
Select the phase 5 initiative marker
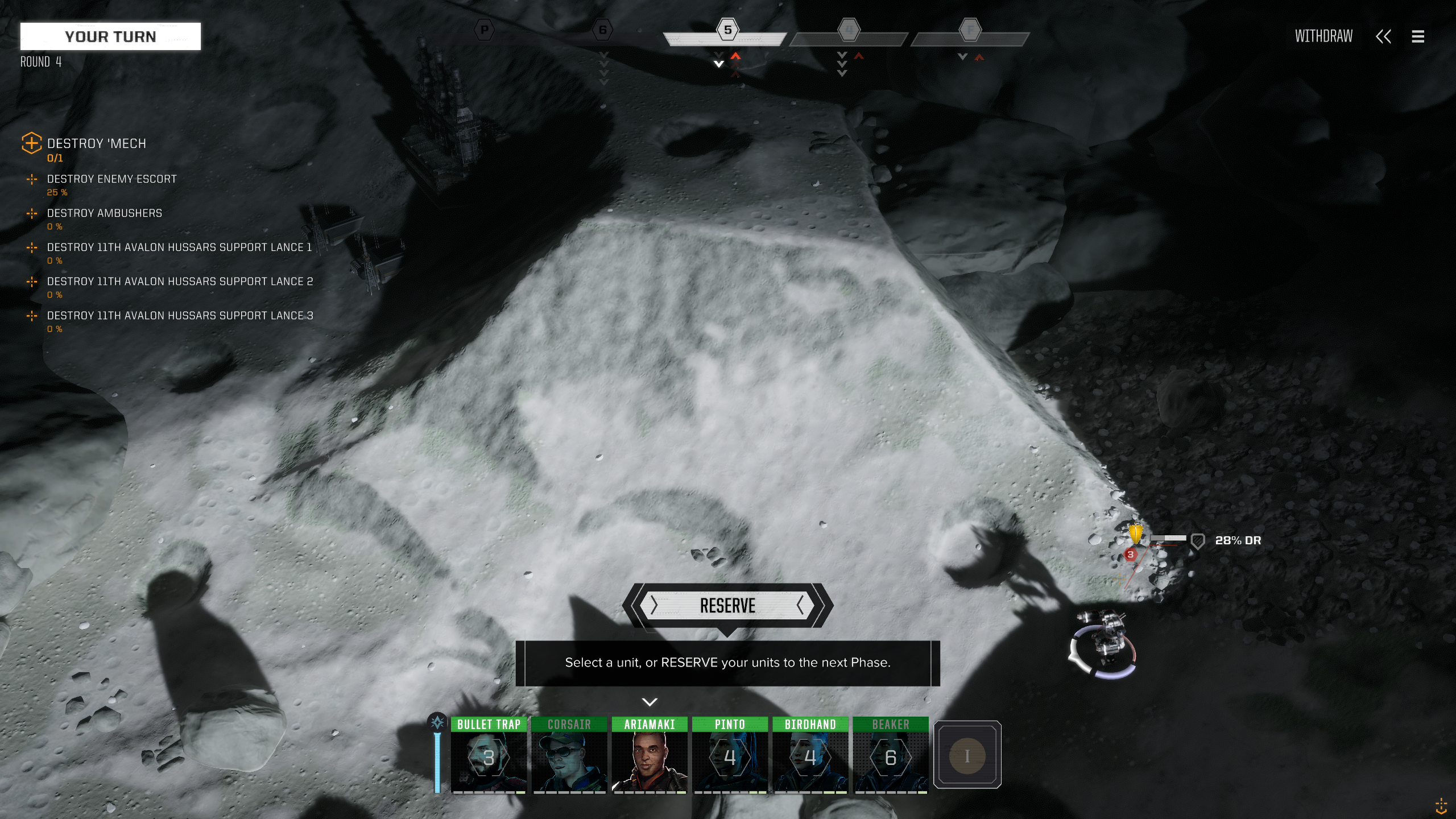727,30
